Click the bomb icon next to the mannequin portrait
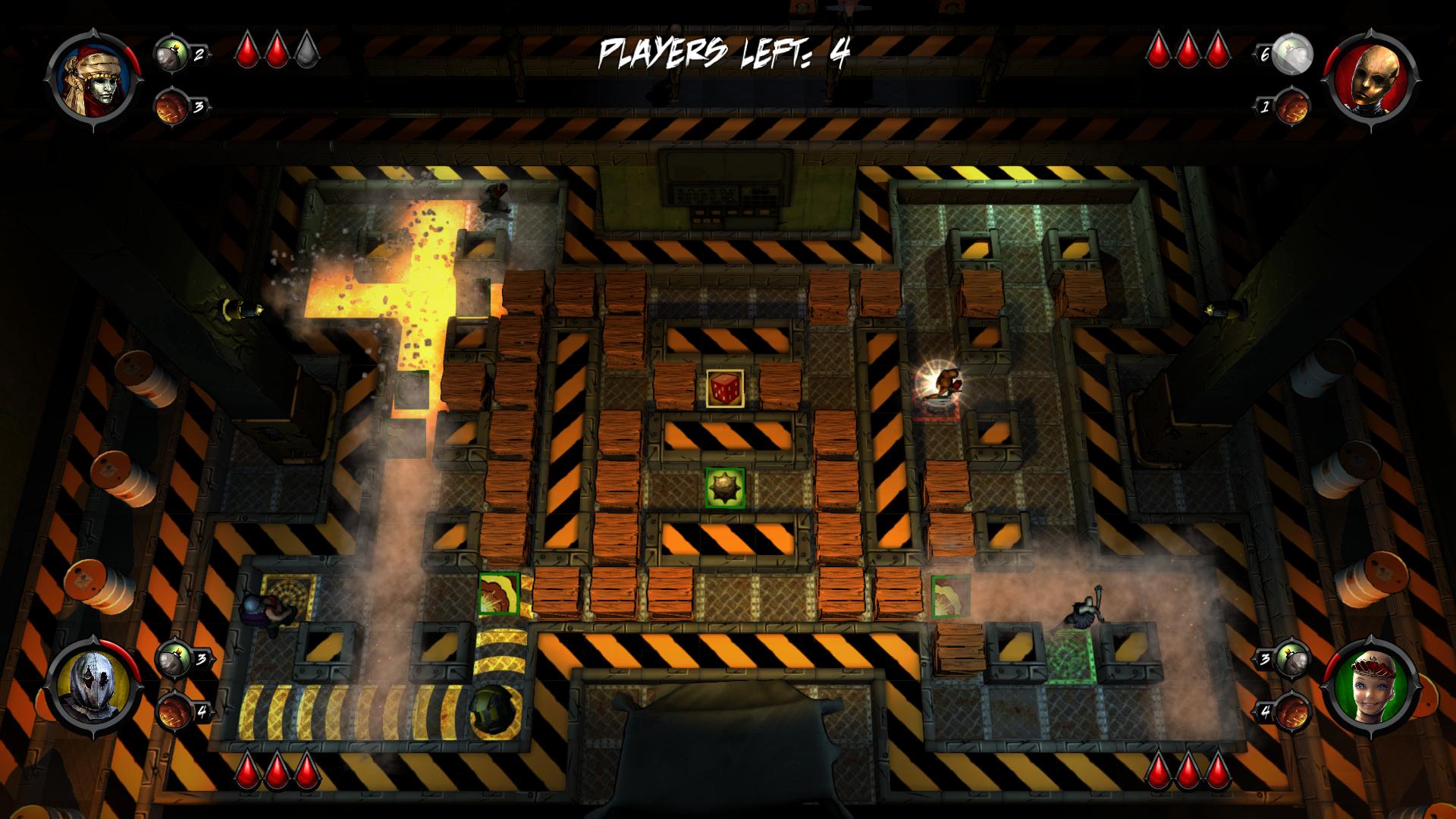This screenshot has height=819, width=1456. pyautogui.click(x=1293, y=55)
